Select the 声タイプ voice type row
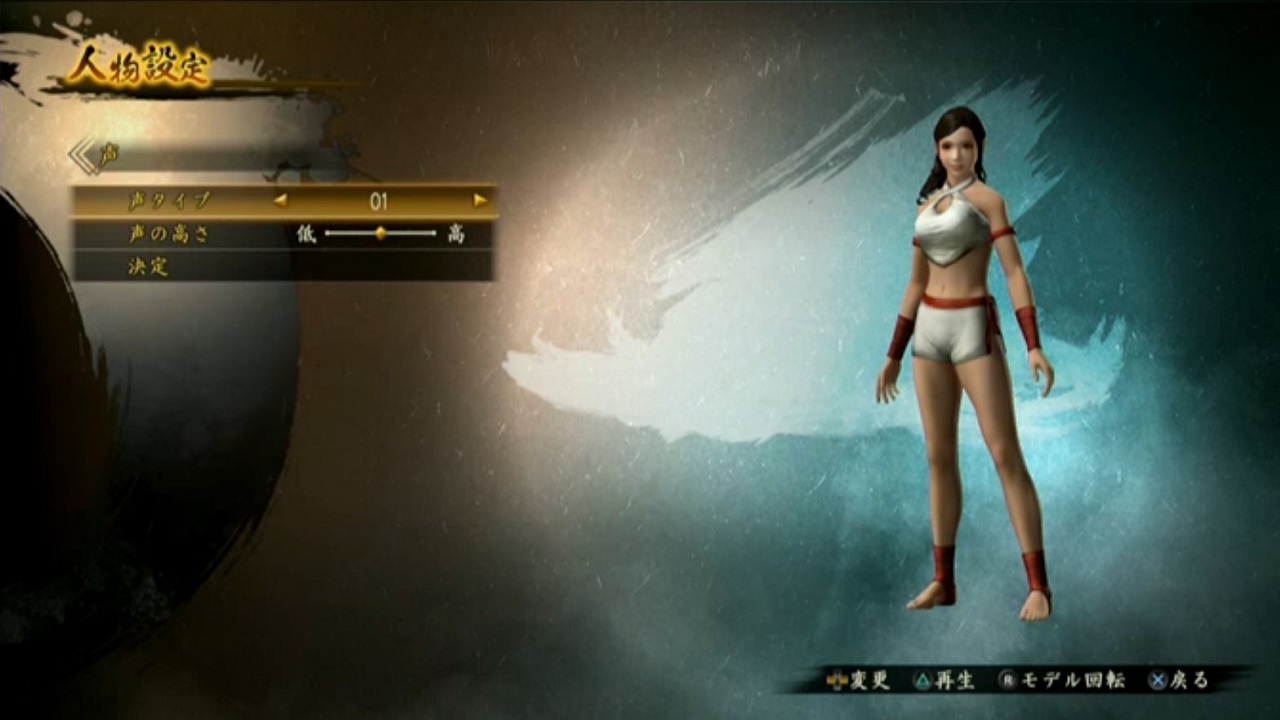 click(170, 201)
